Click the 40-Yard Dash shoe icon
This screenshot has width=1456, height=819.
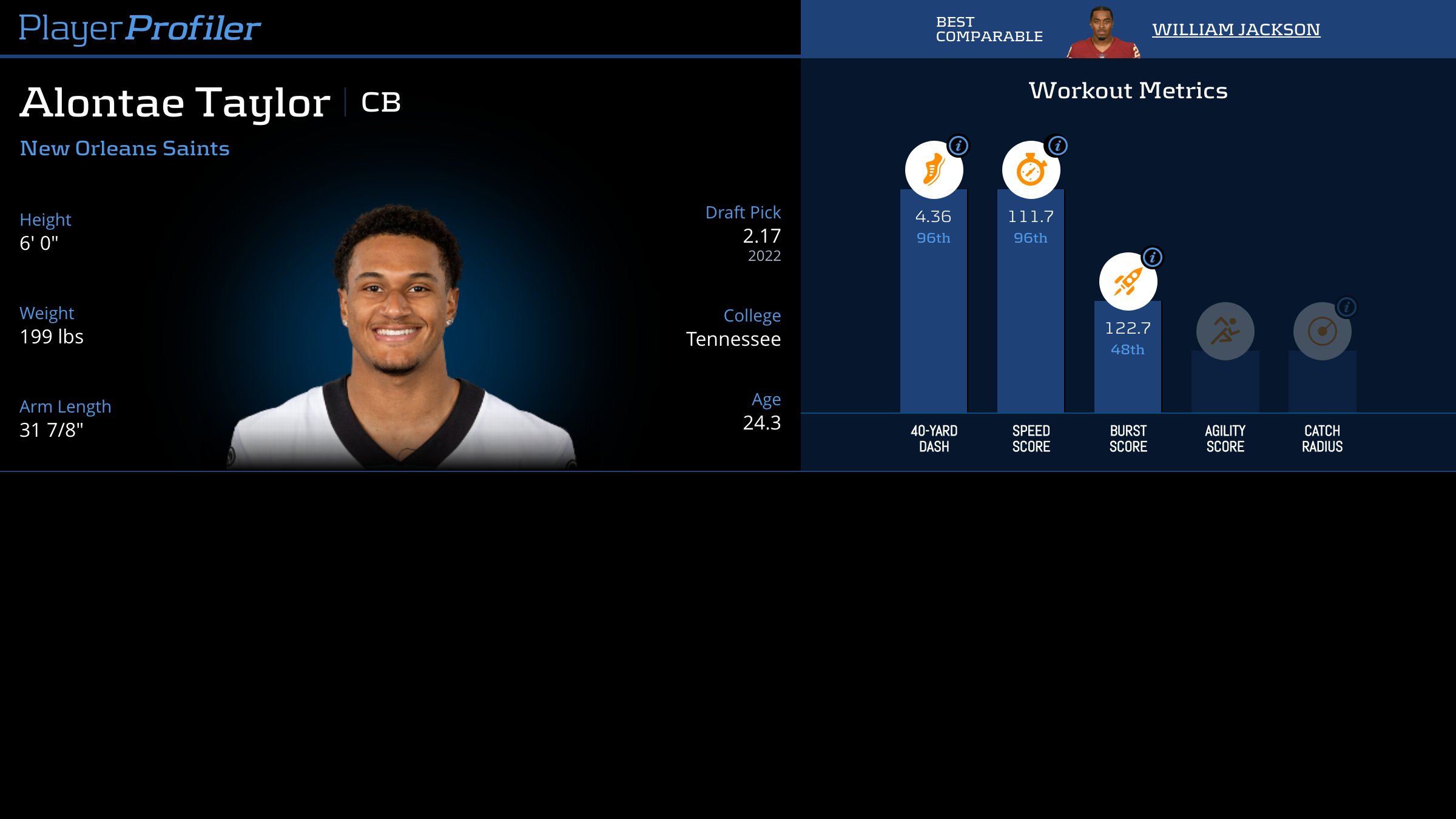(x=934, y=170)
